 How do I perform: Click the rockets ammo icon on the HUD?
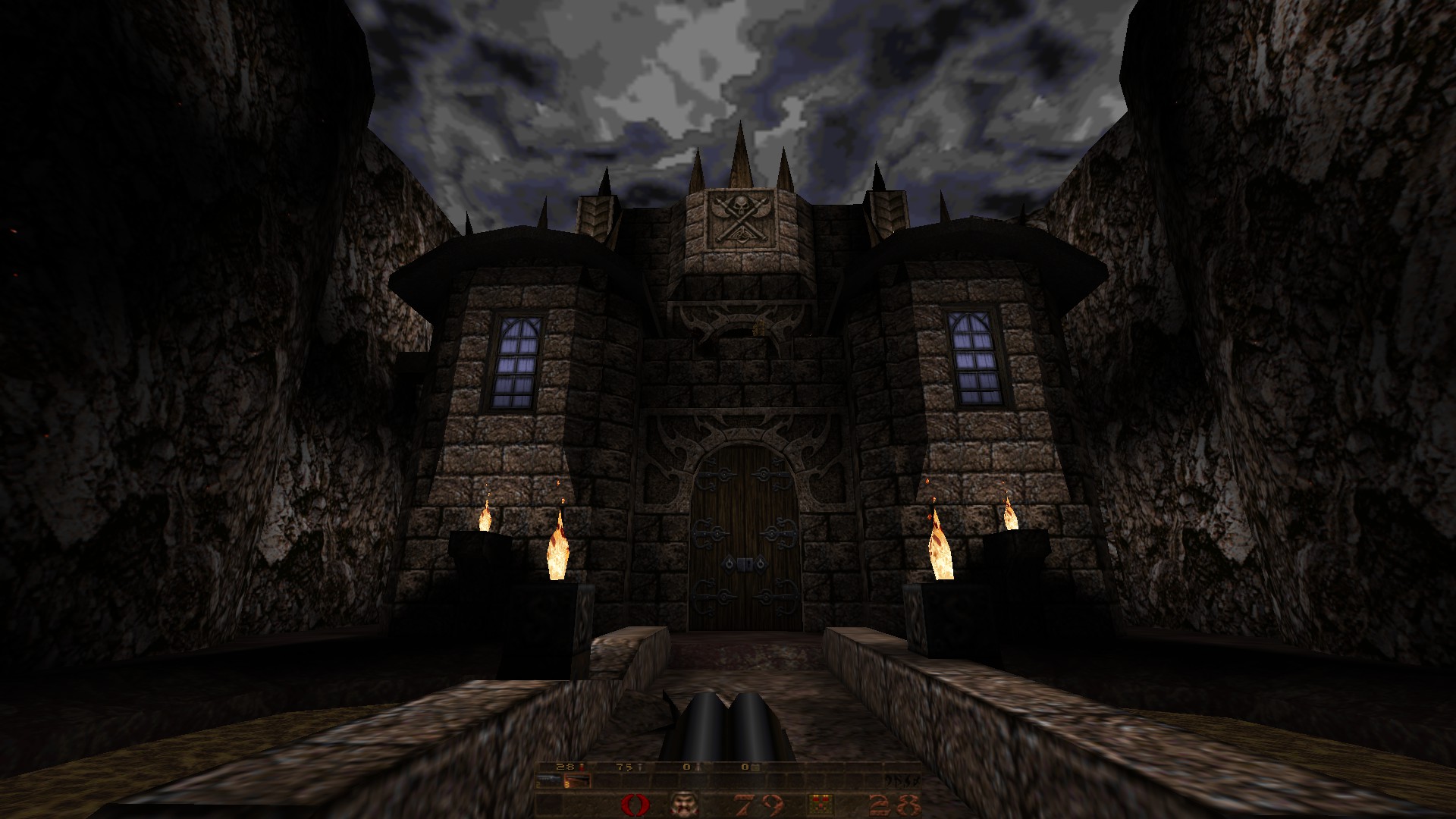[698, 767]
